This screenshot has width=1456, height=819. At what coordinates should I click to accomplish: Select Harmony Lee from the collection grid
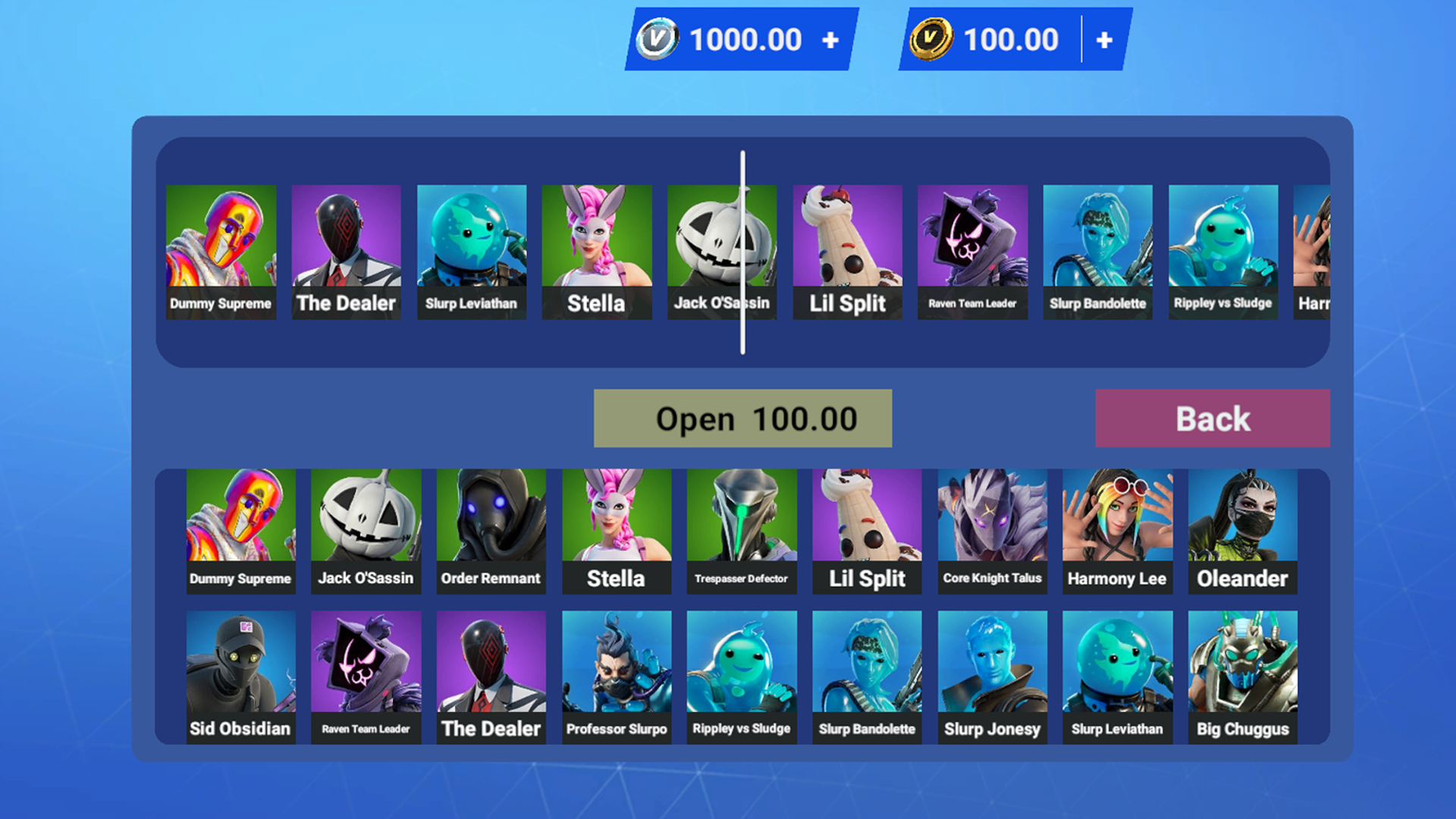[x=1117, y=527]
